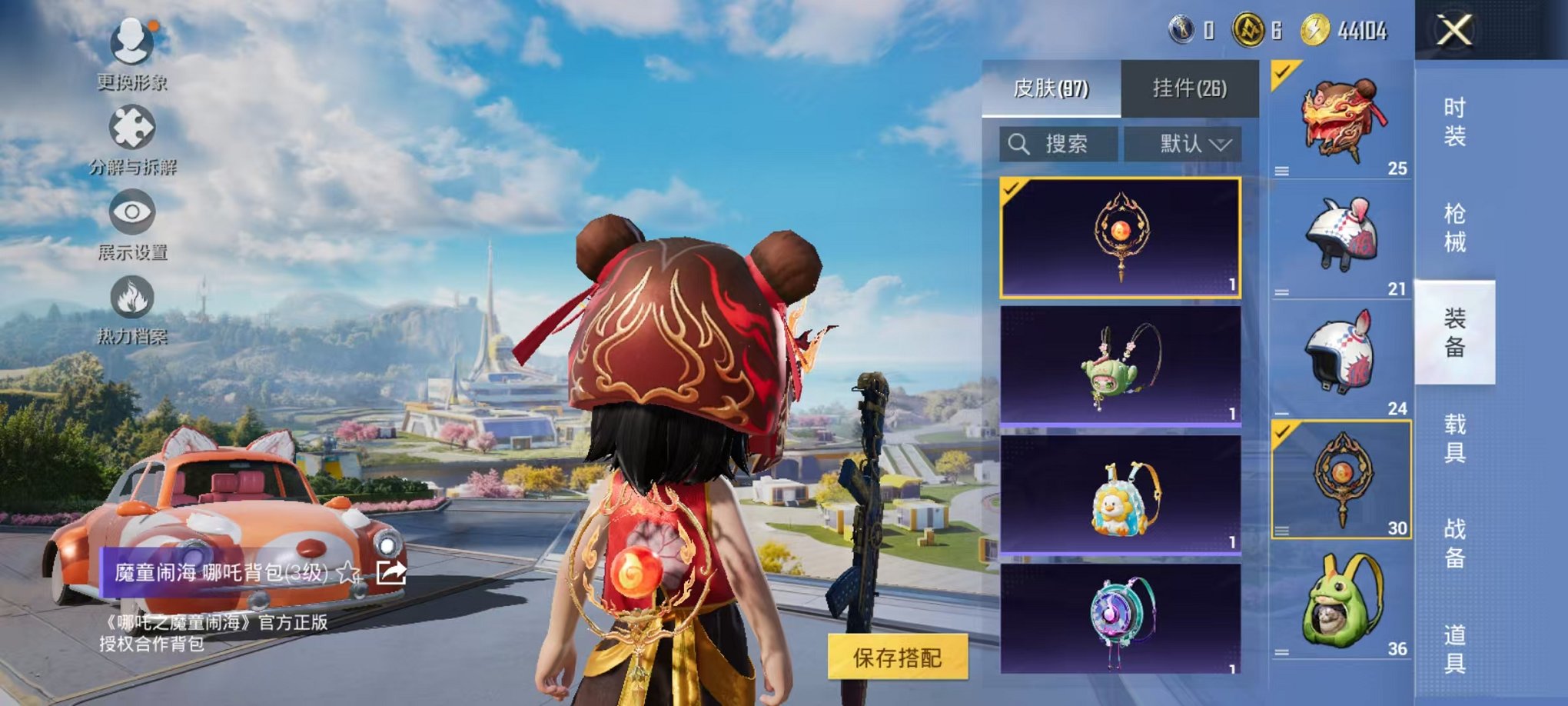The height and width of the screenshot is (706, 1568).
Task: Open the 默认 sort dropdown
Action: coord(1183,144)
